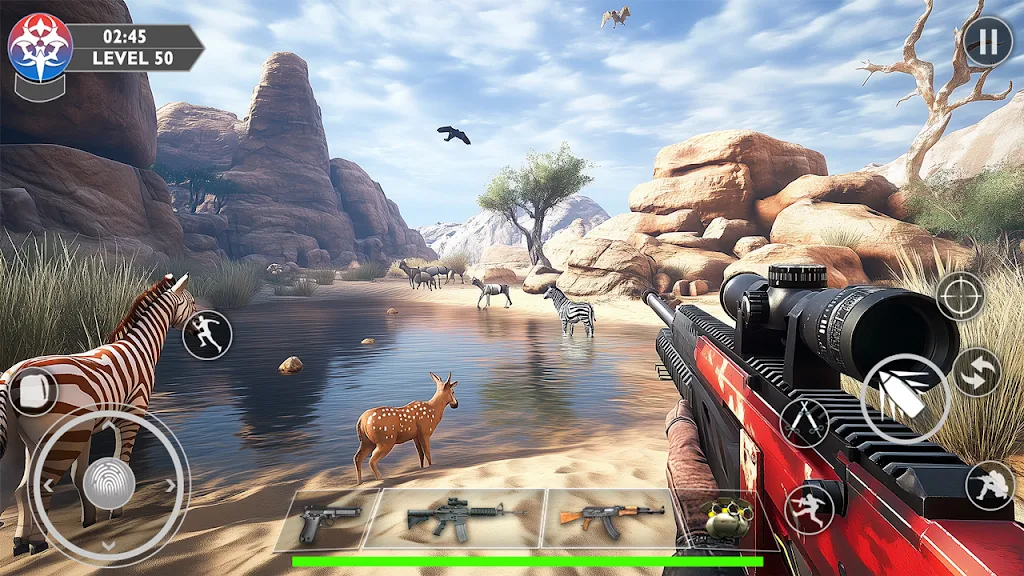Activate the crossed blades melee icon

tap(805, 422)
